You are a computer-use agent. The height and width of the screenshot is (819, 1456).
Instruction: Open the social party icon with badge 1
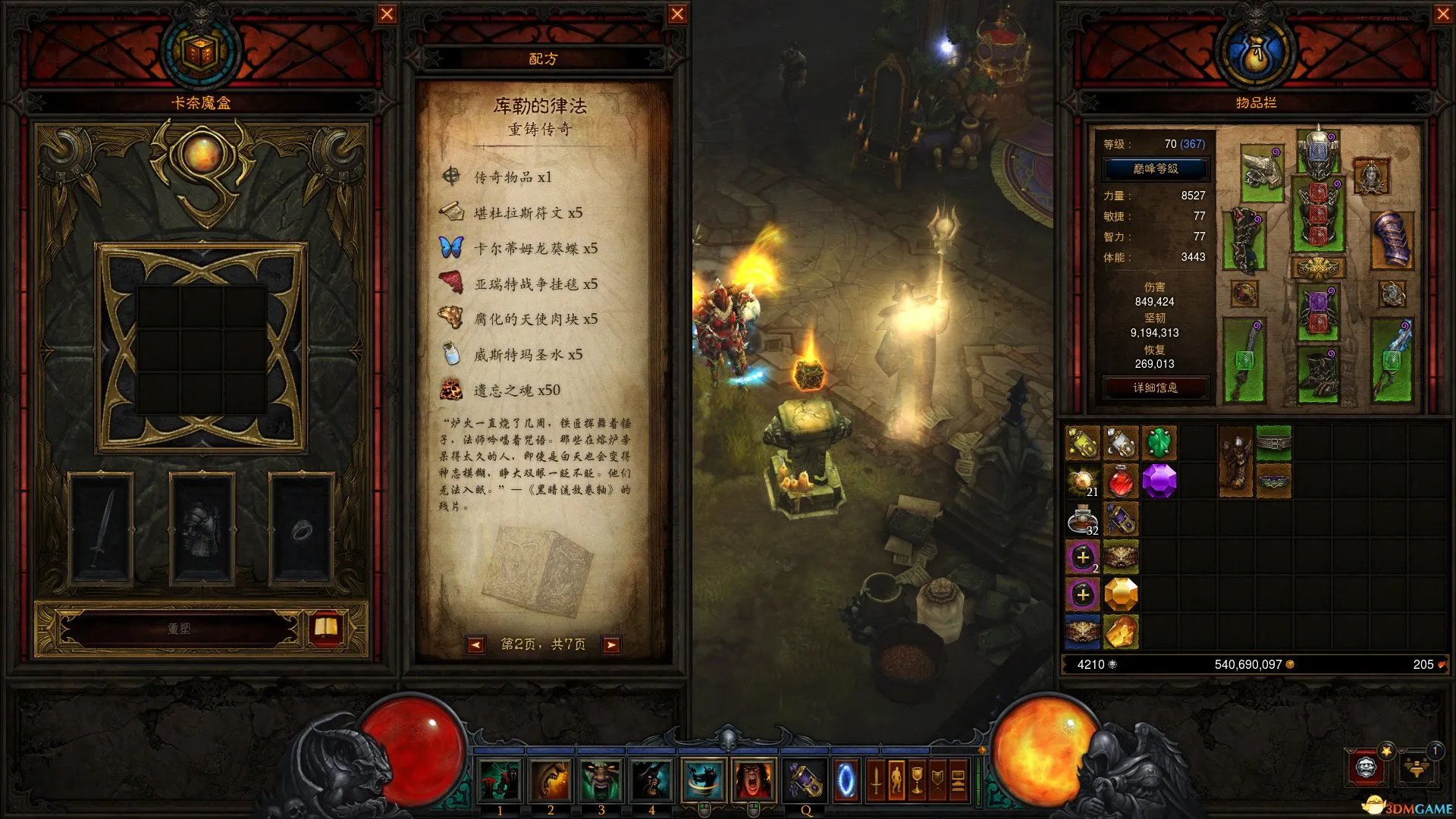[x=1417, y=767]
